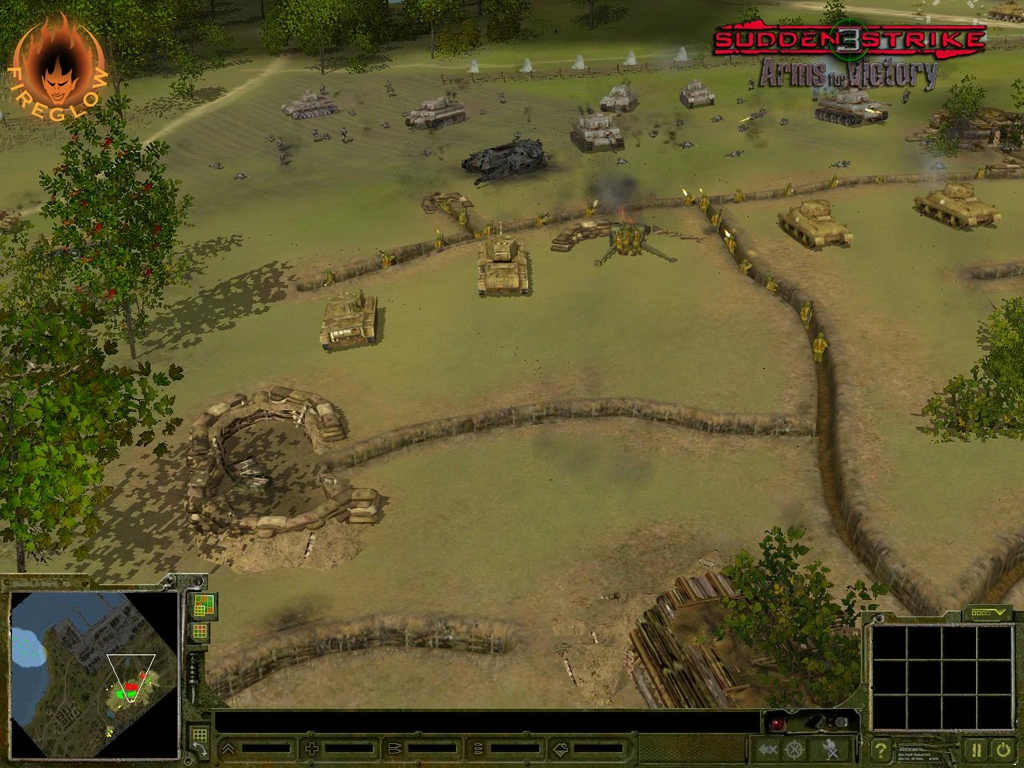Open the question mark help button

pyautogui.click(x=881, y=749)
